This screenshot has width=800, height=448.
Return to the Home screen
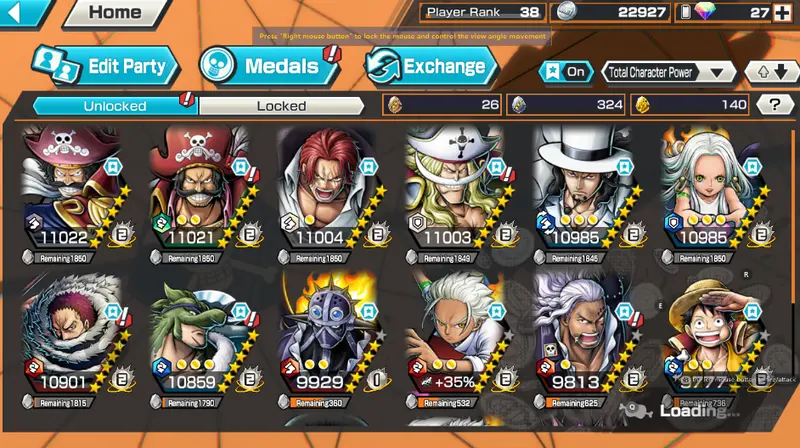tap(112, 13)
